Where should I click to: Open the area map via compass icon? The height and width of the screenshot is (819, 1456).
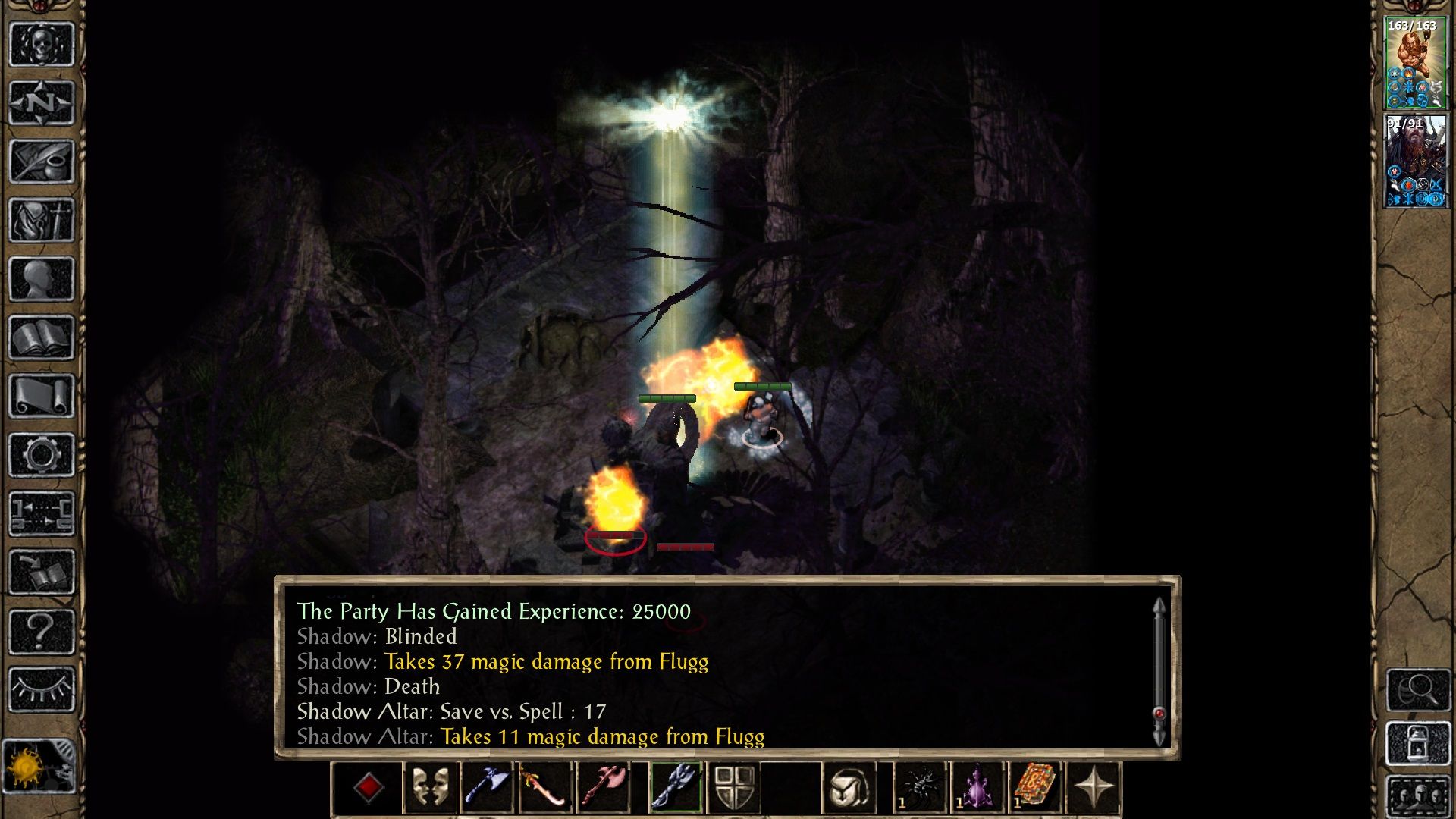click(x=42, y=101)
